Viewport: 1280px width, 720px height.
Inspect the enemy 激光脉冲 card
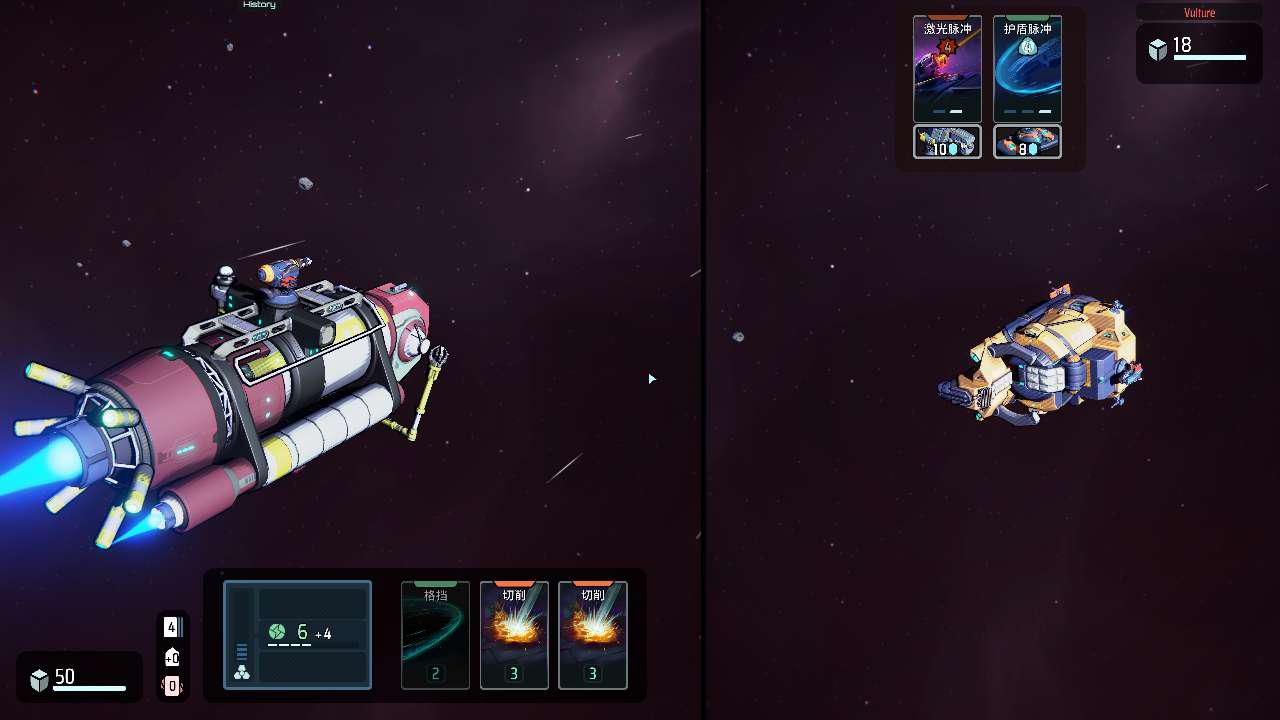(947, 68)
